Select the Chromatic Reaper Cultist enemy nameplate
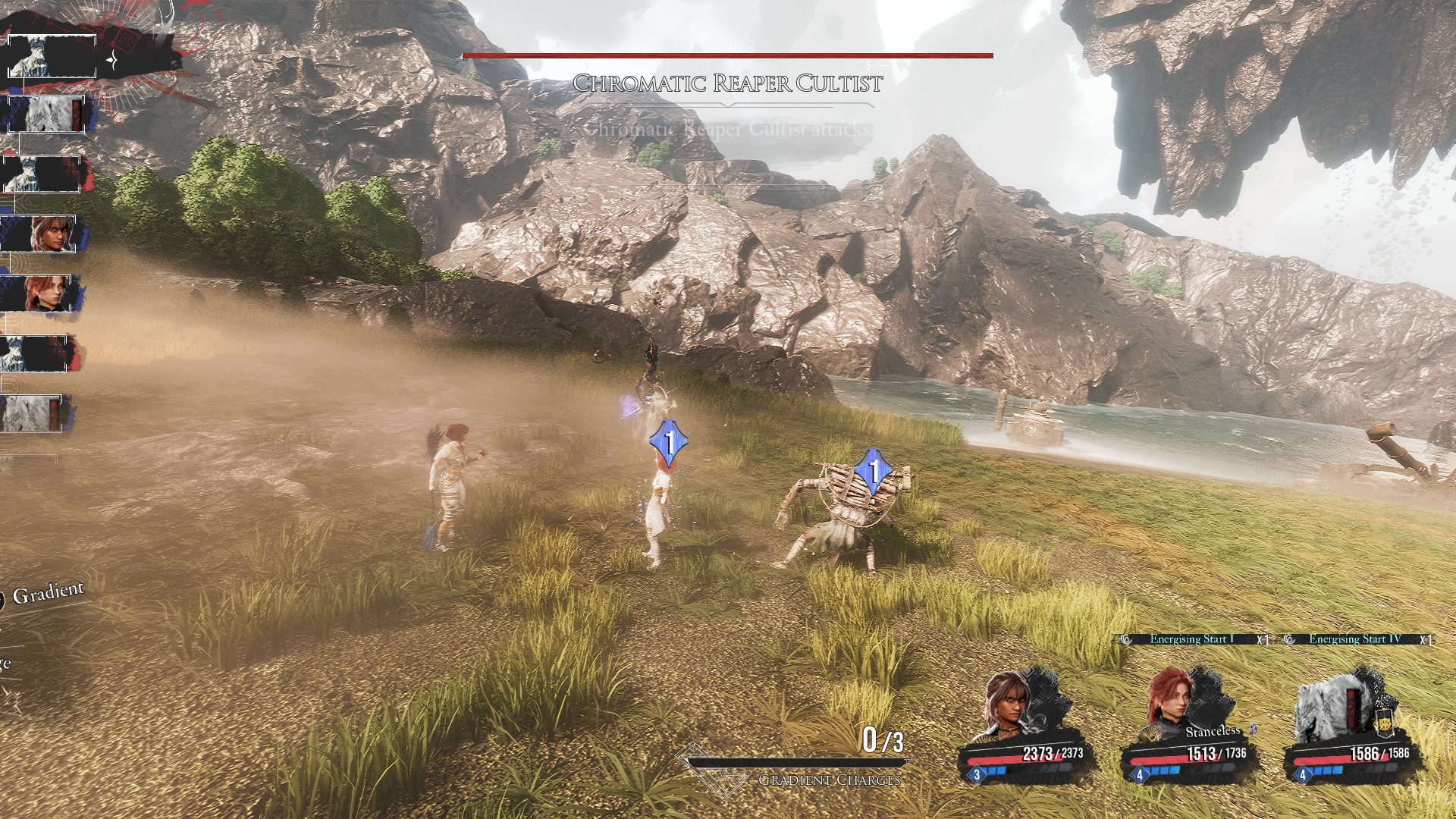This screenshot has width=1456, height=819. point(727,83)
